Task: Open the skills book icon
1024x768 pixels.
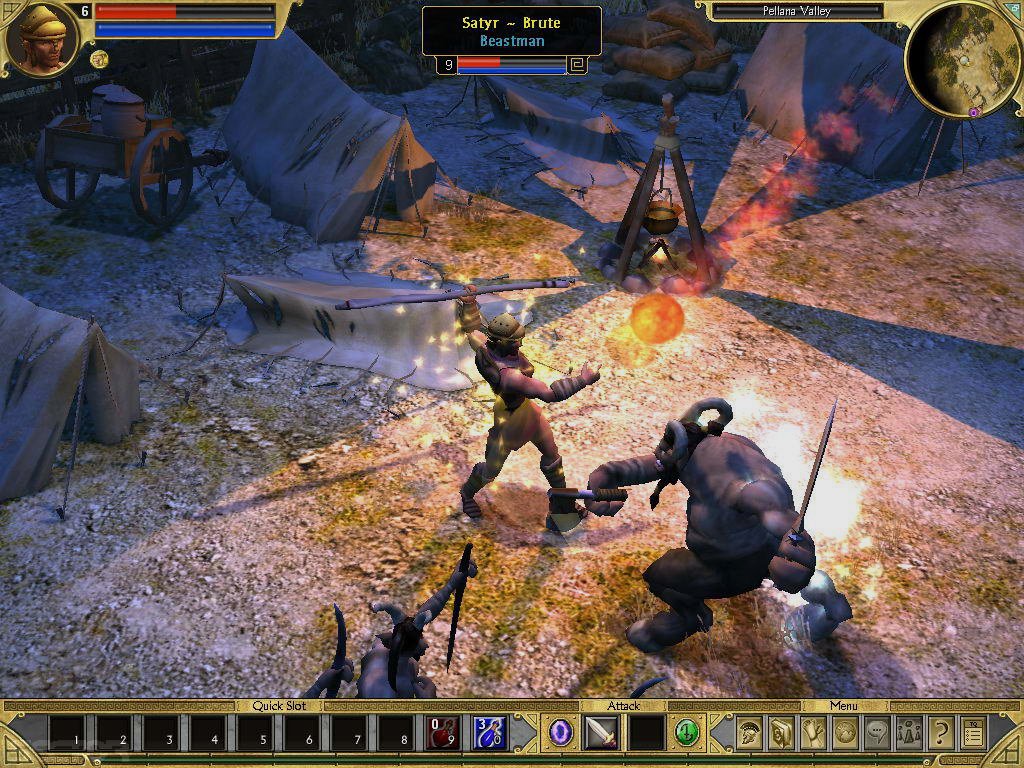Action: click(781, 734)
